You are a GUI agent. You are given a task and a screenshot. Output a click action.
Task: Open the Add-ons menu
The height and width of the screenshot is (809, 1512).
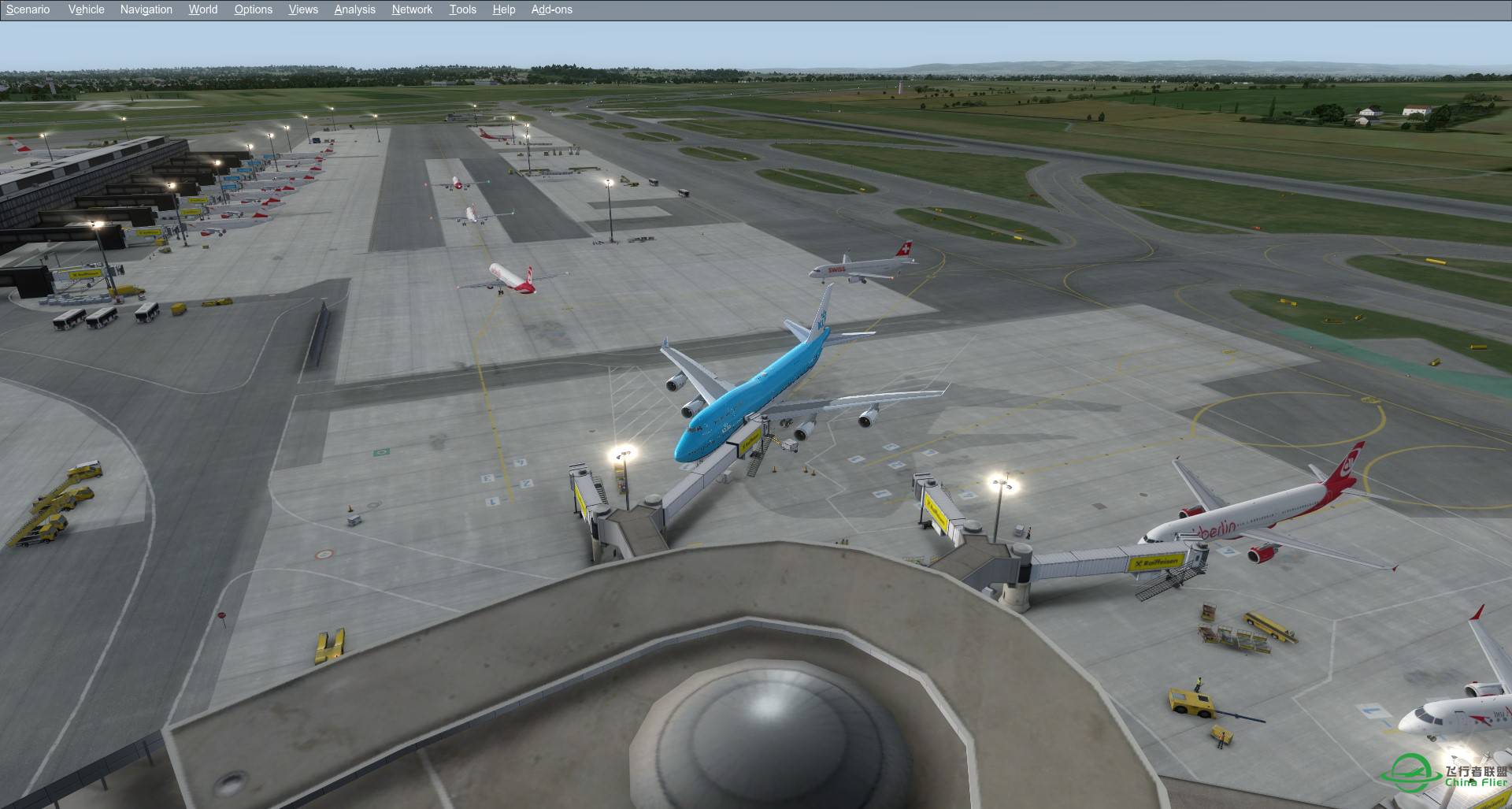tap(551, 9)
